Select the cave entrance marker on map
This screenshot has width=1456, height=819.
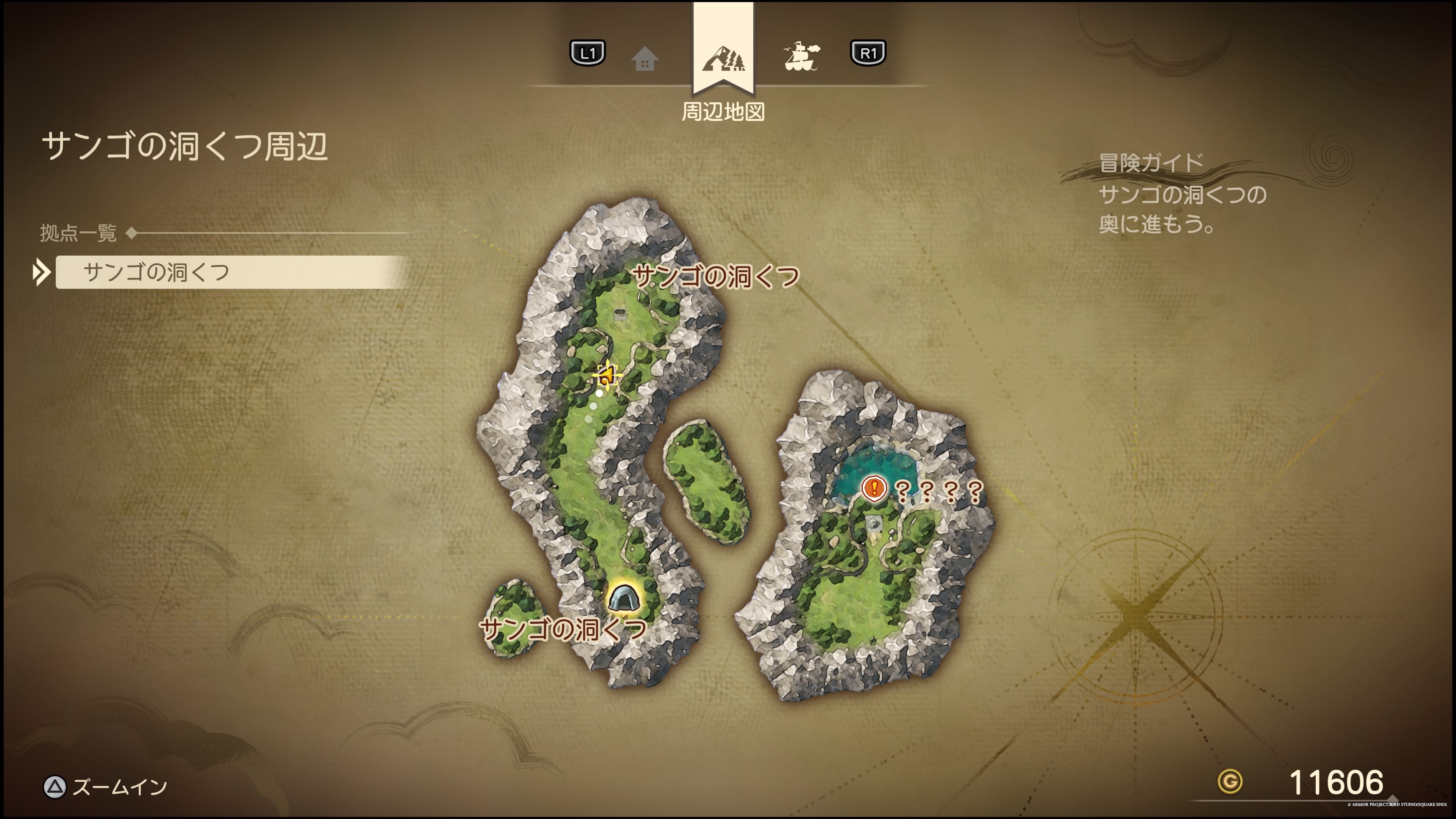point(623,598)
